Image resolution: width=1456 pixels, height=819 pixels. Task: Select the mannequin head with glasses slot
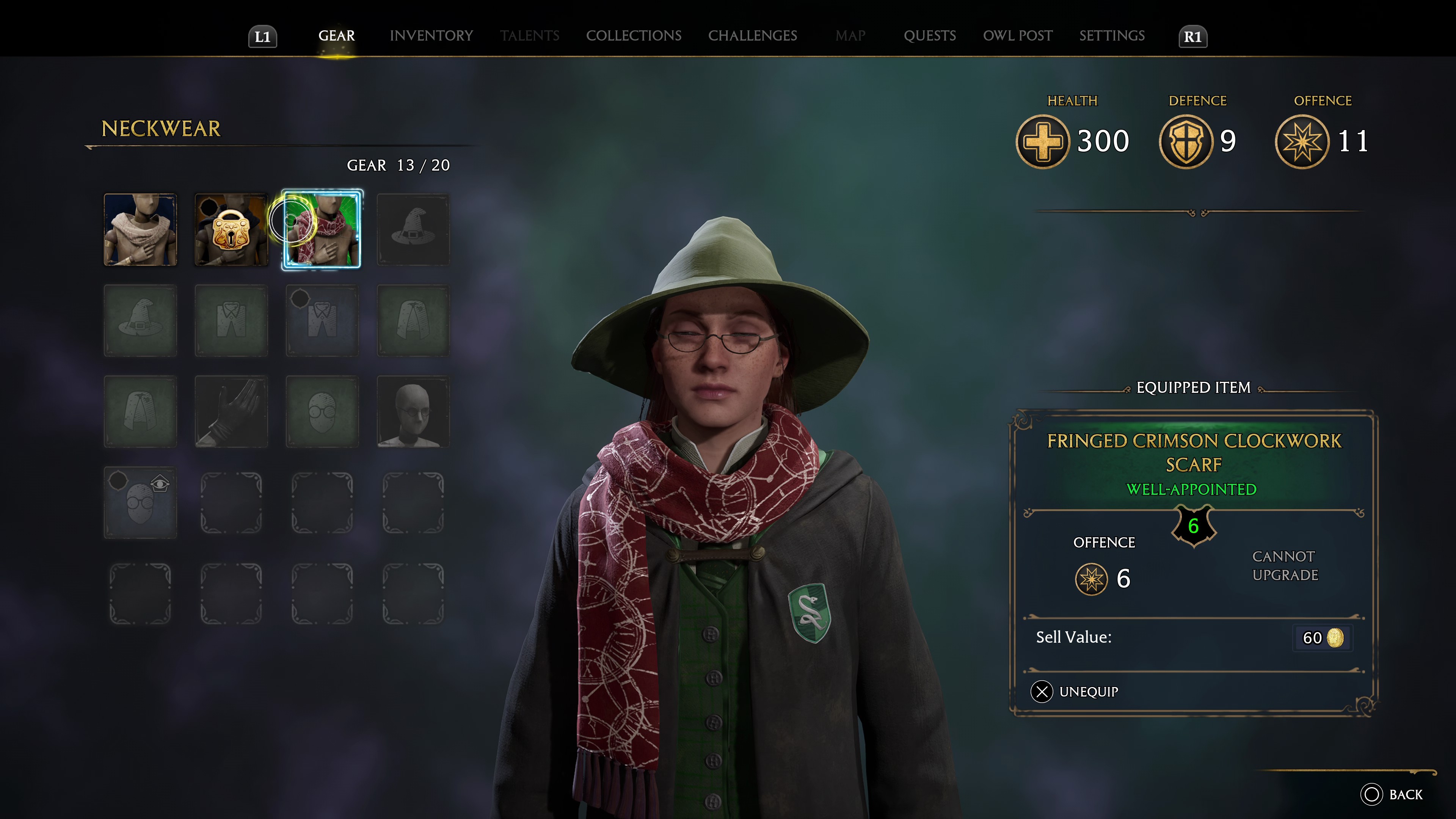tap(413, 411)
